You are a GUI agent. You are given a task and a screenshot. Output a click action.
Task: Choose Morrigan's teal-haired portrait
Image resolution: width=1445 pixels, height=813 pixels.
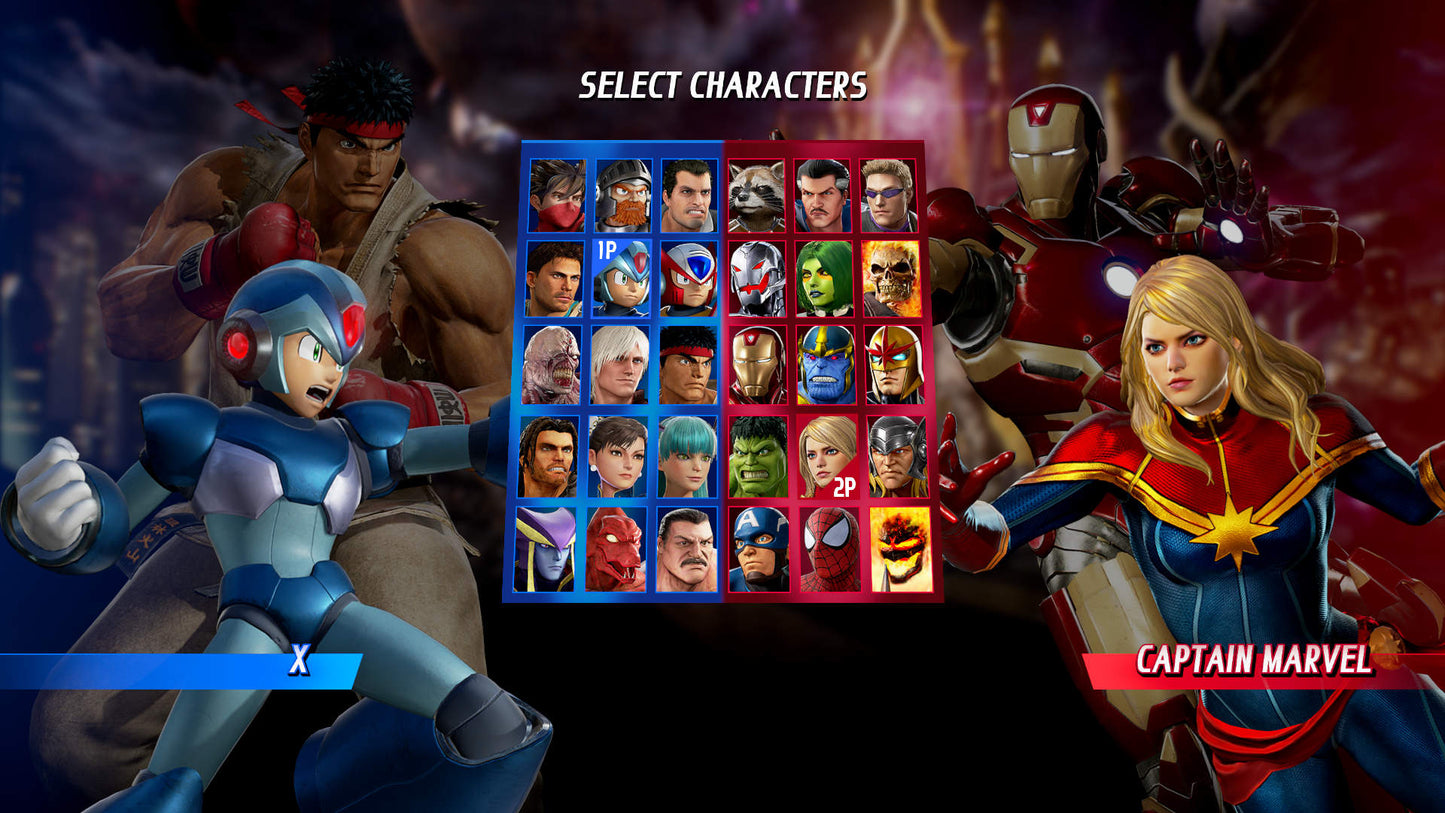pyautogui.click(x=690, y=458)
